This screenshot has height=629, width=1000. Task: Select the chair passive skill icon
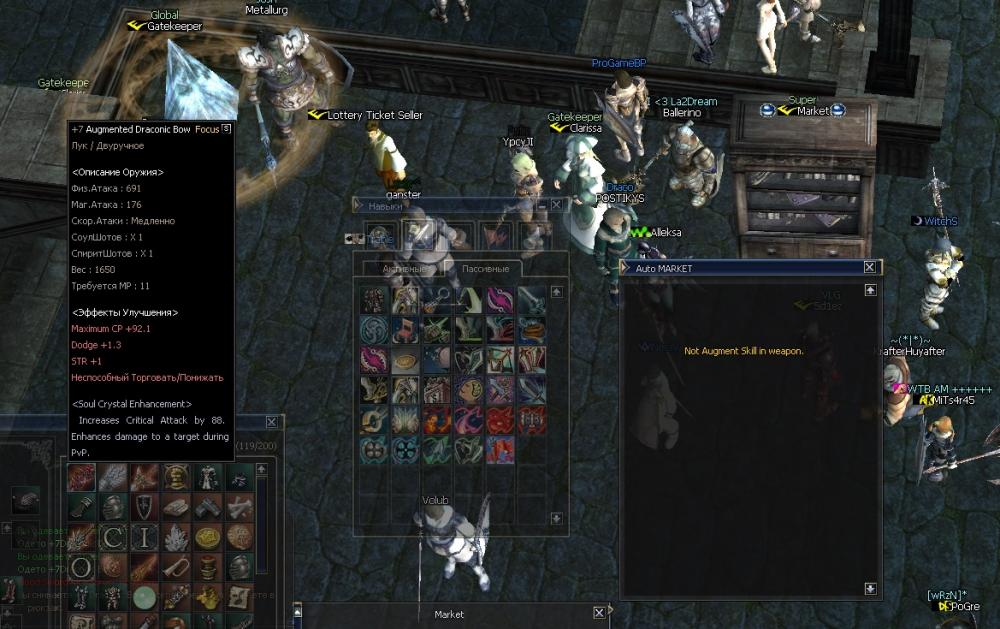tap(406, 330)
